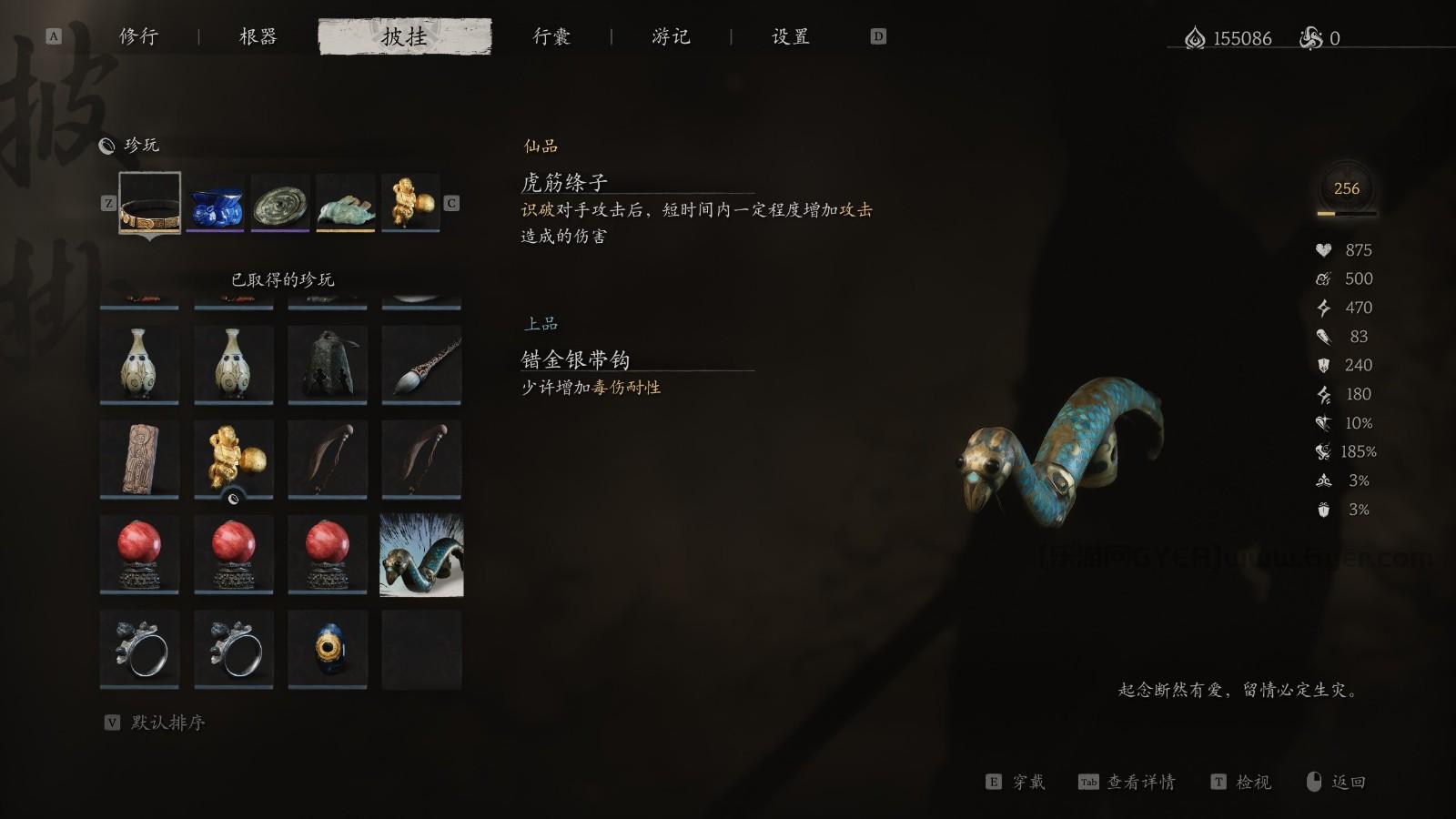Viewport: 1456px width, 819px height.
Task: Select the blue jade curio in second equipped slot
Action: coord(217,202)
